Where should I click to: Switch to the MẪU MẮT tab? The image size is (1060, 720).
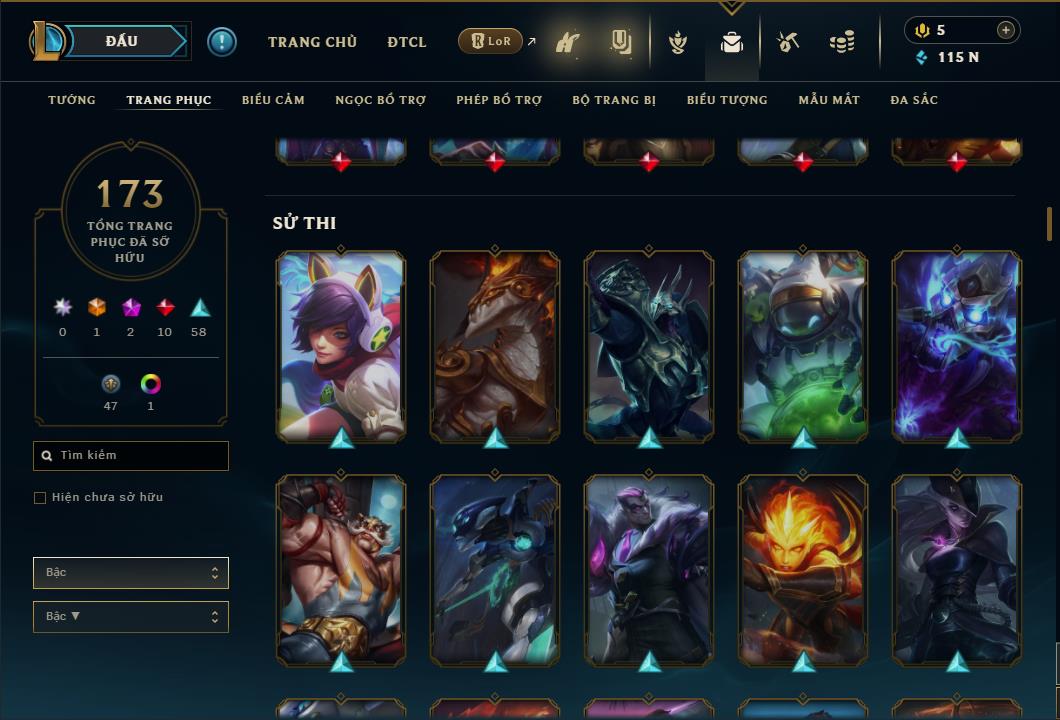[x=829, y=100]
